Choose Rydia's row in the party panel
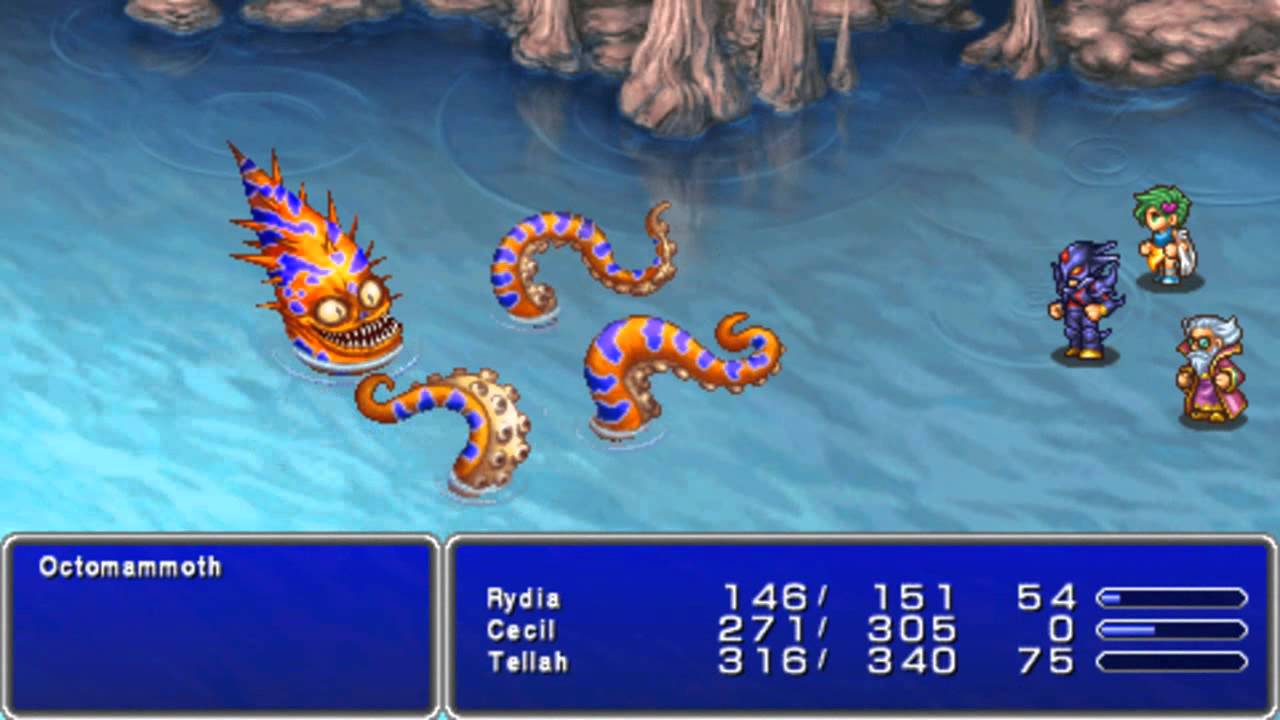The height and width of the screenshot is (720, 1280). pos(523,599)
